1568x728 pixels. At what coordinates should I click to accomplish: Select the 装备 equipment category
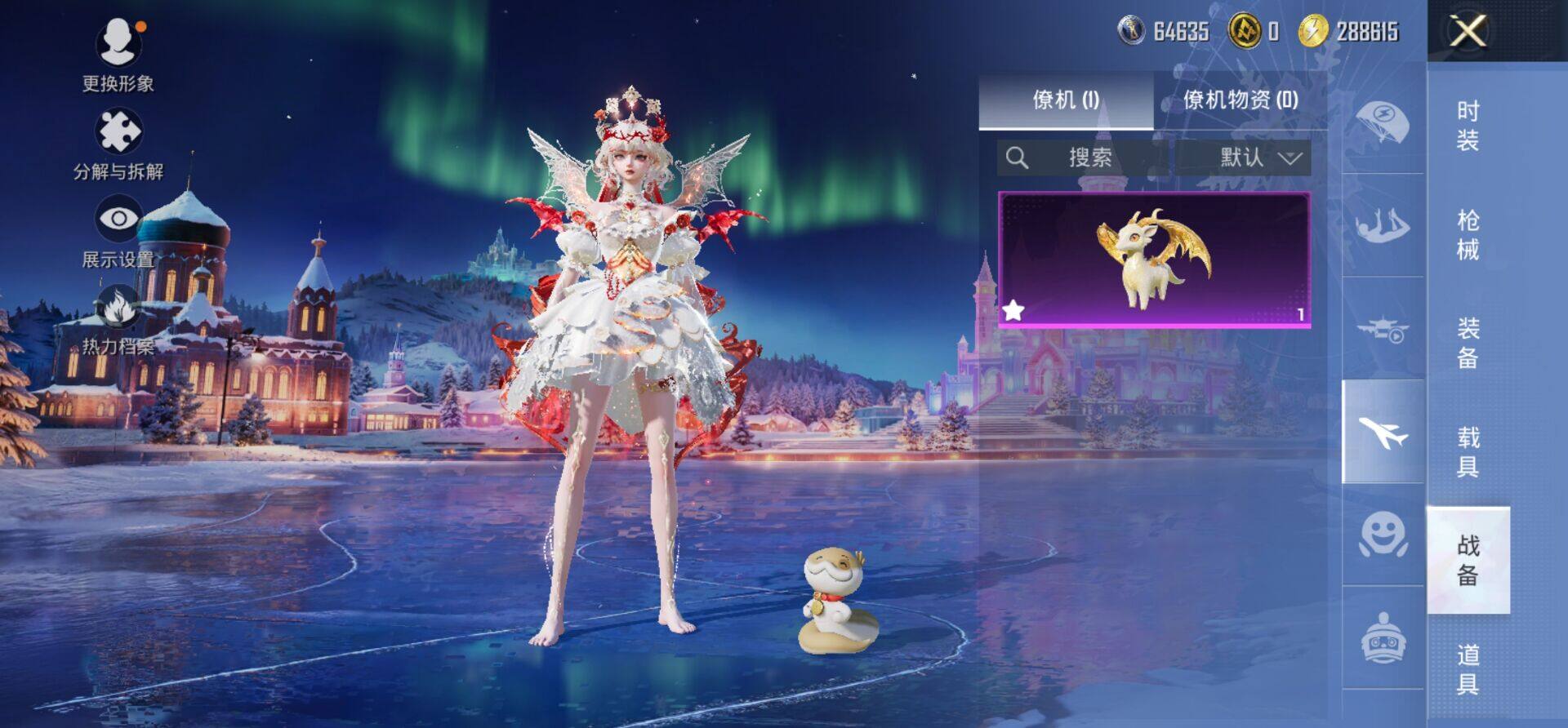coord(1468,343)
